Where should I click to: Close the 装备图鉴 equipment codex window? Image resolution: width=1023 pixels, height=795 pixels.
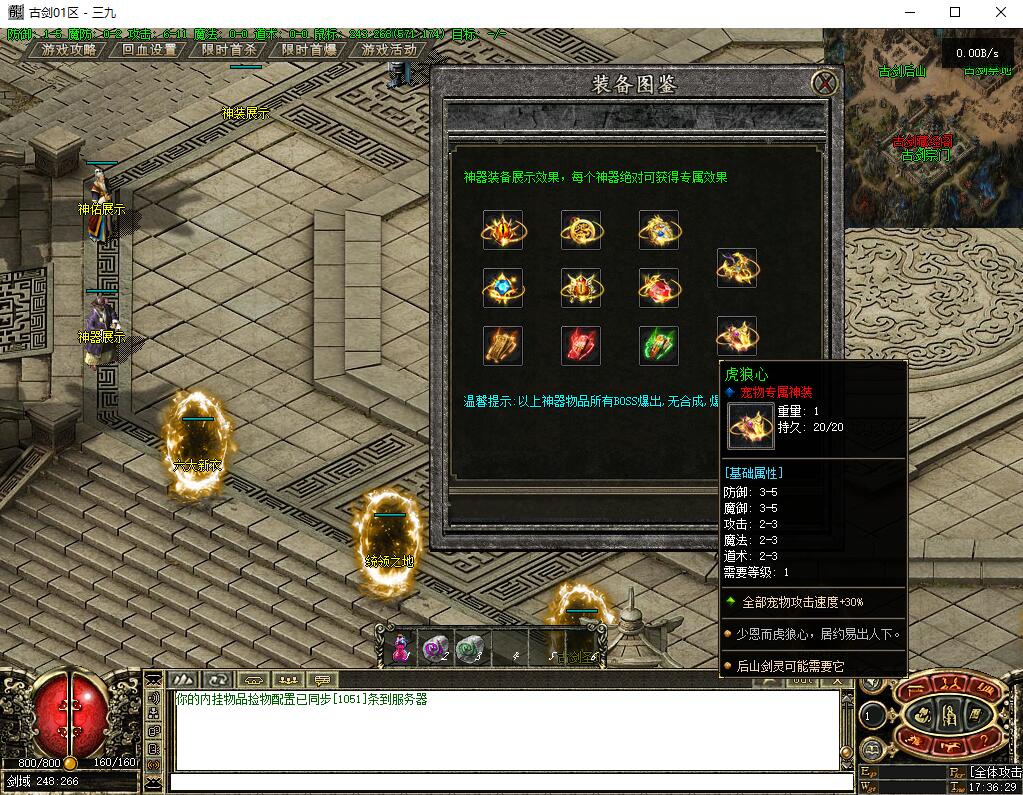coord(824,83)
